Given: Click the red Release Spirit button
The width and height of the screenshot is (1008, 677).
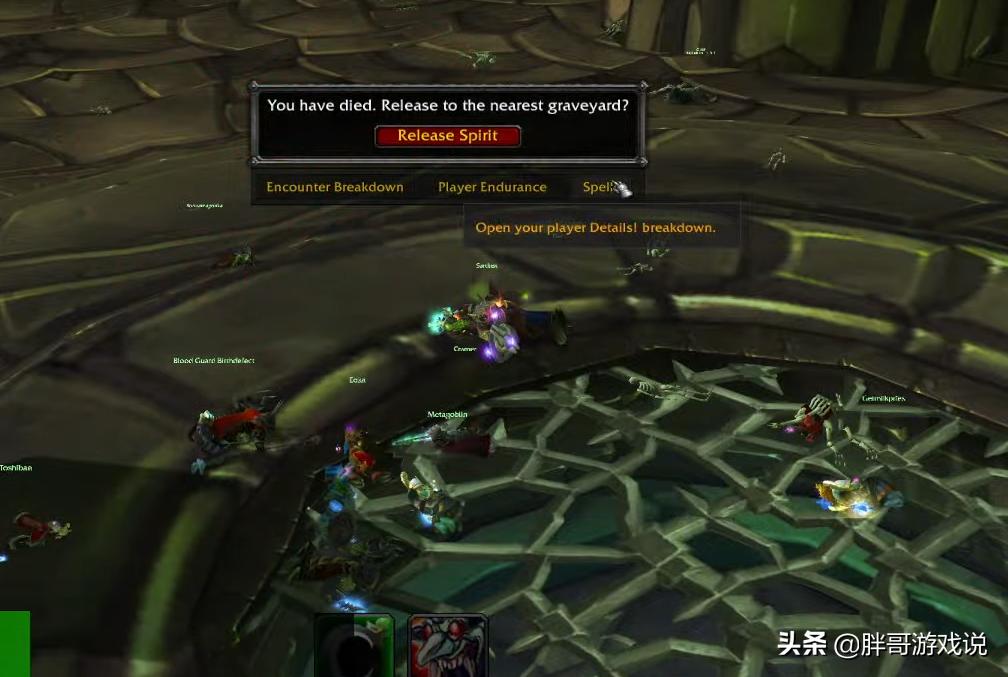Looking at the screenshot, I should pos(448,136).
